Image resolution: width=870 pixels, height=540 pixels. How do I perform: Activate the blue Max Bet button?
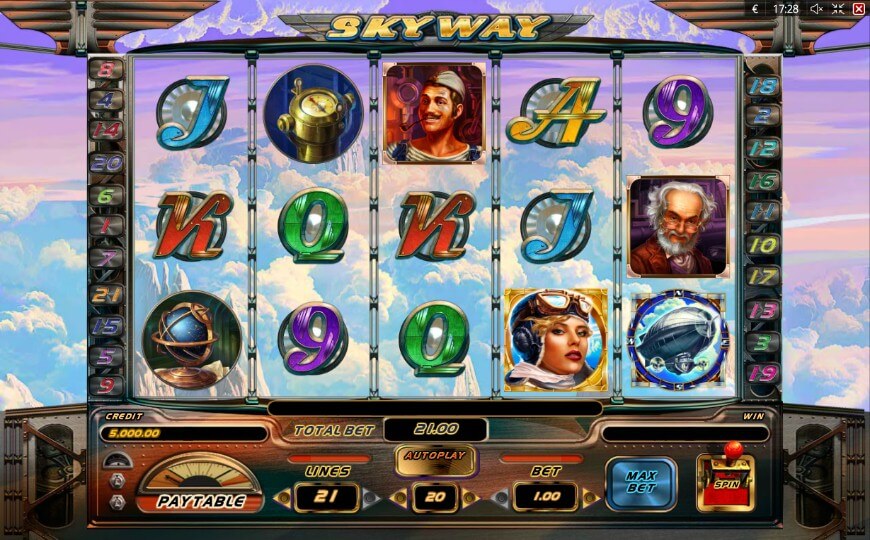point(640,484)
